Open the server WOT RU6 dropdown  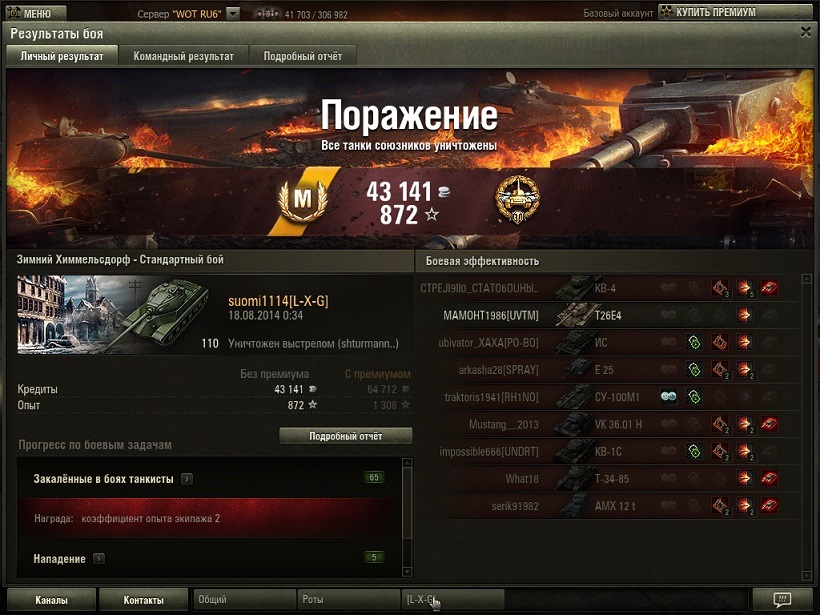[233, 14]
